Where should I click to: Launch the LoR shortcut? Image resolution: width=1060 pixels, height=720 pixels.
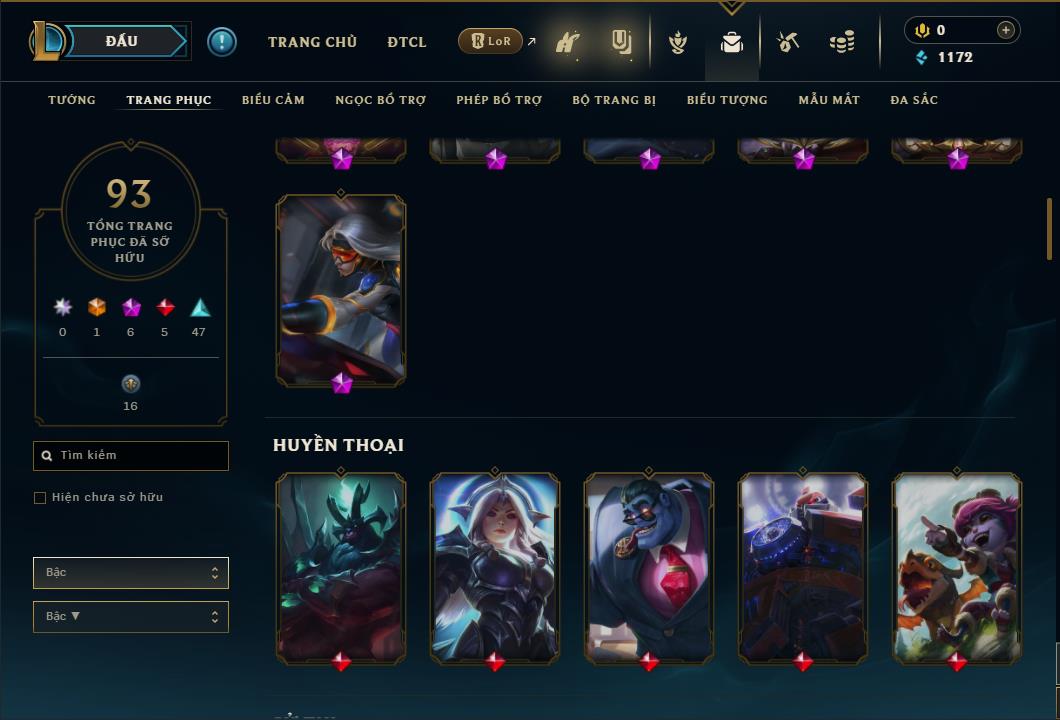pos(491,42)
